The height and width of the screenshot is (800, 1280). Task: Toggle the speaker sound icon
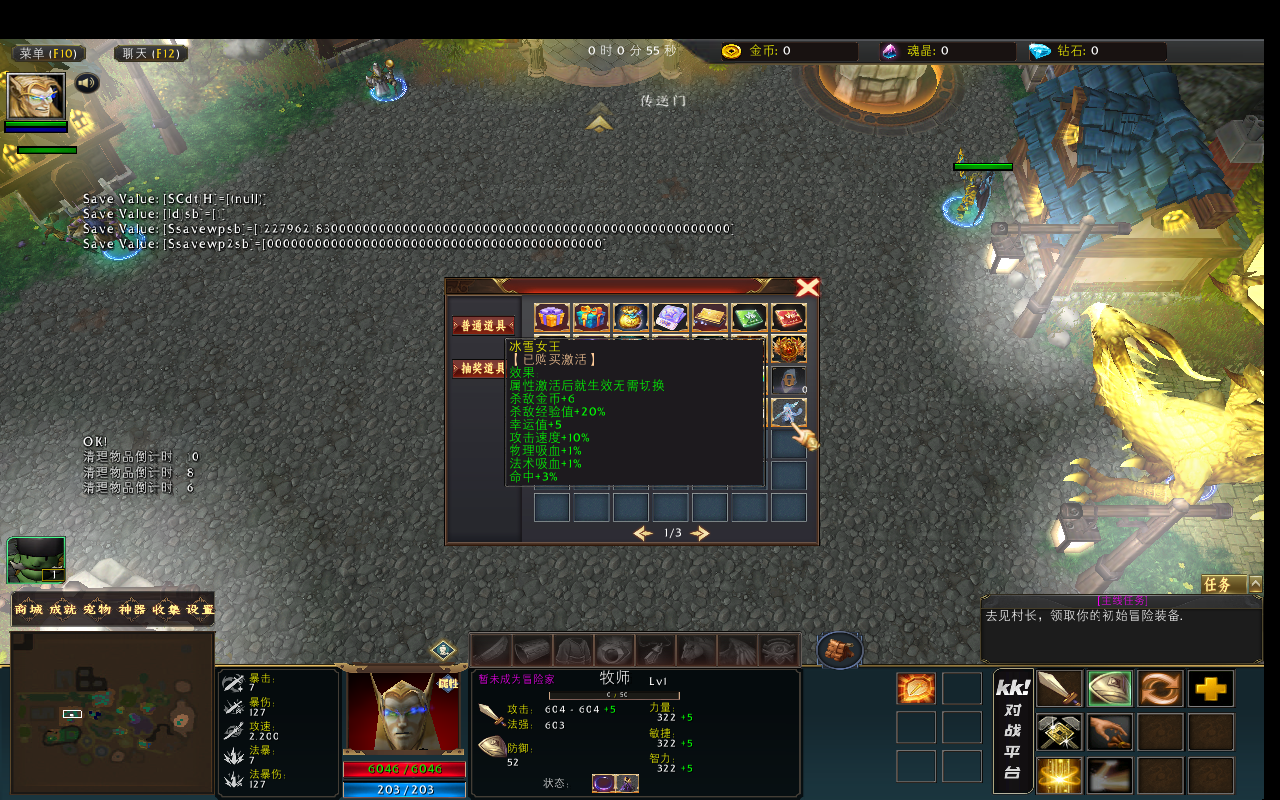[x=87, y=83]
